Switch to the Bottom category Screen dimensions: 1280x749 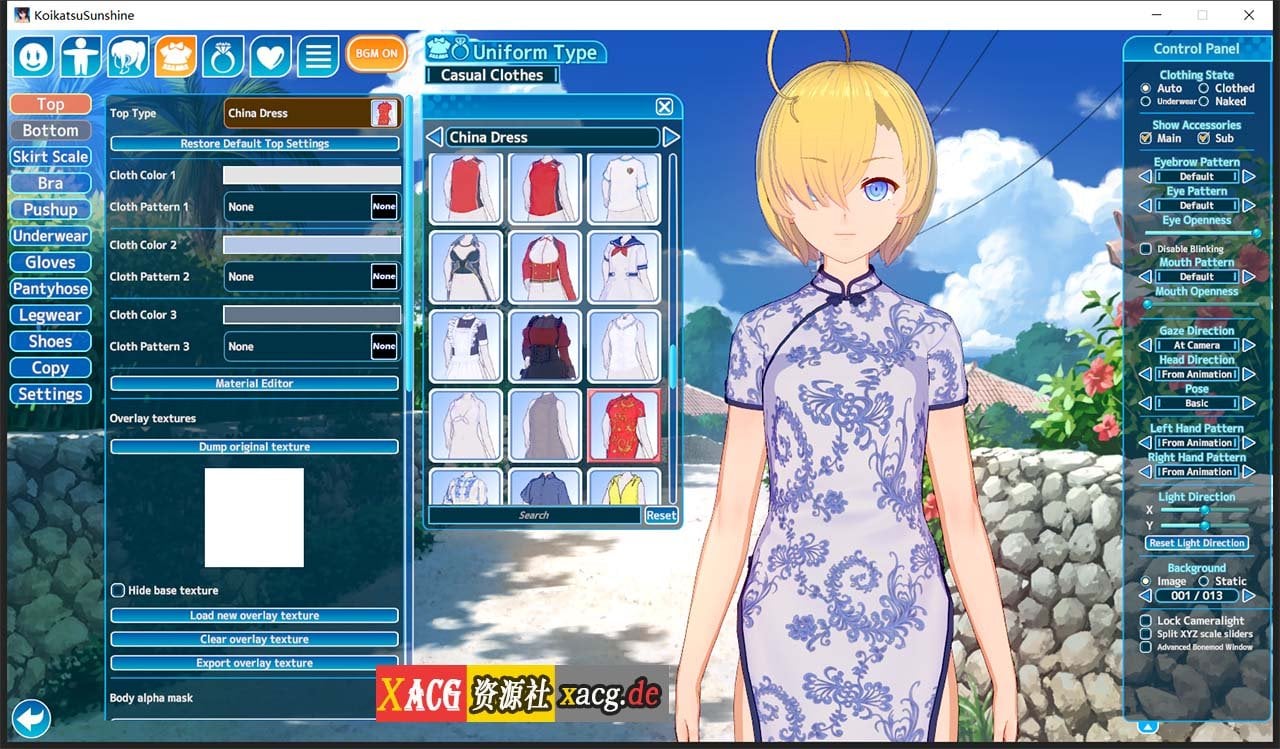click(50, 130)
